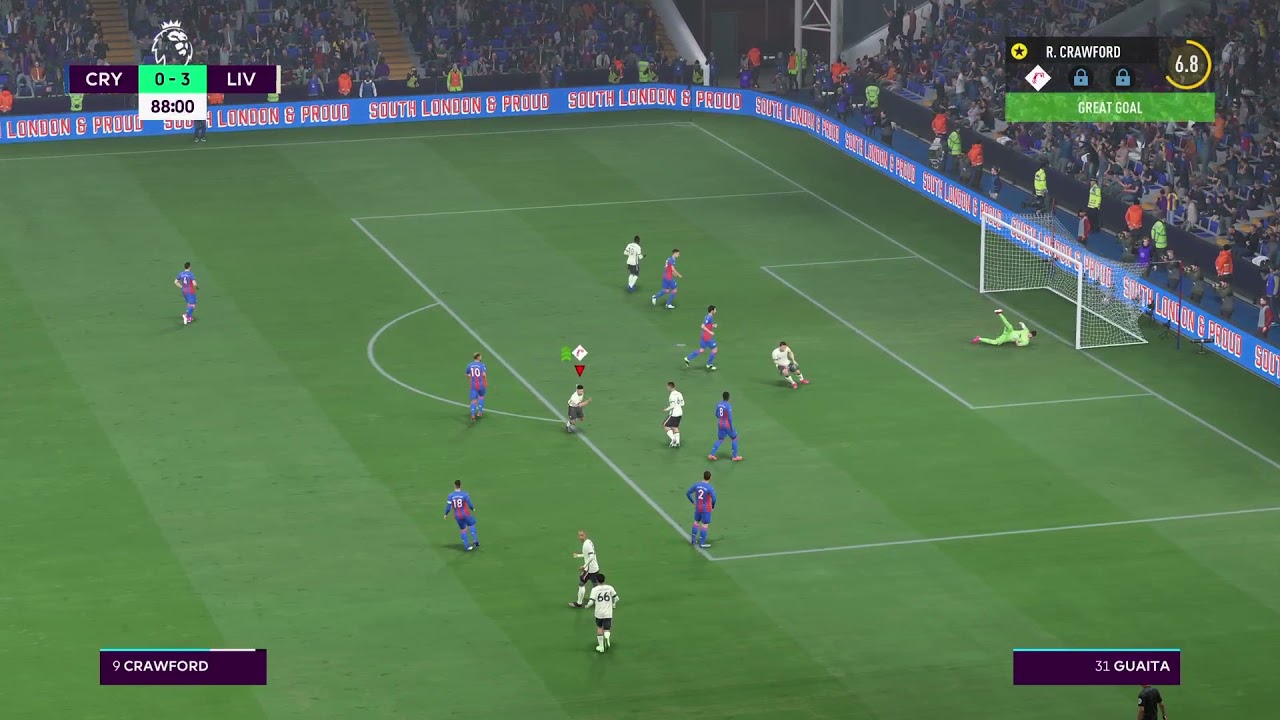Select the 9 Crawford player name panel

pos(183,666)
